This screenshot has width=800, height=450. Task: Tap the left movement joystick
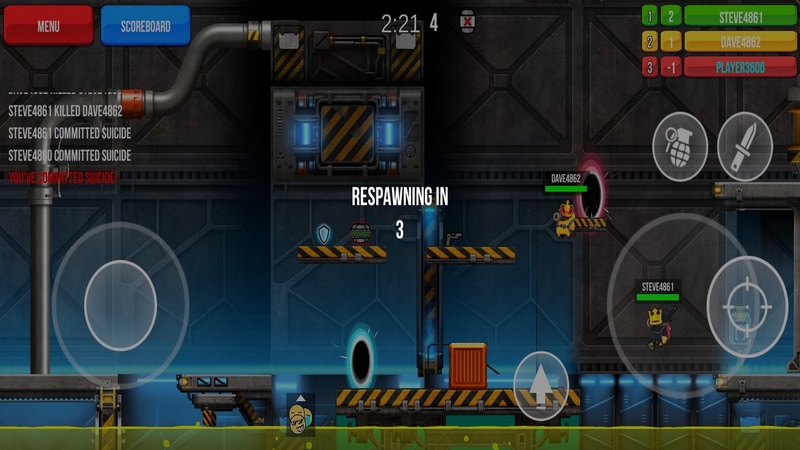click(x=120, y=305)
